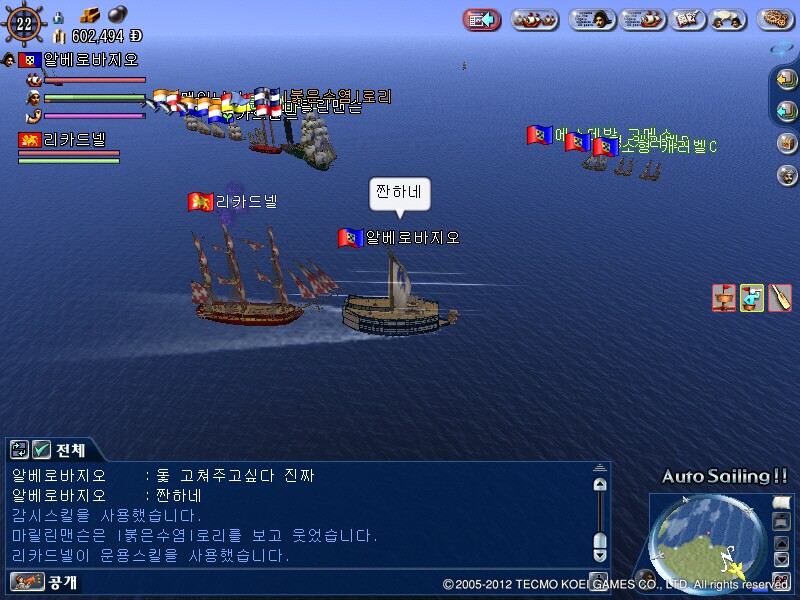Click the turbaned character side button
Viewport: 800px width, 600px height.
(x=787, y=174)
